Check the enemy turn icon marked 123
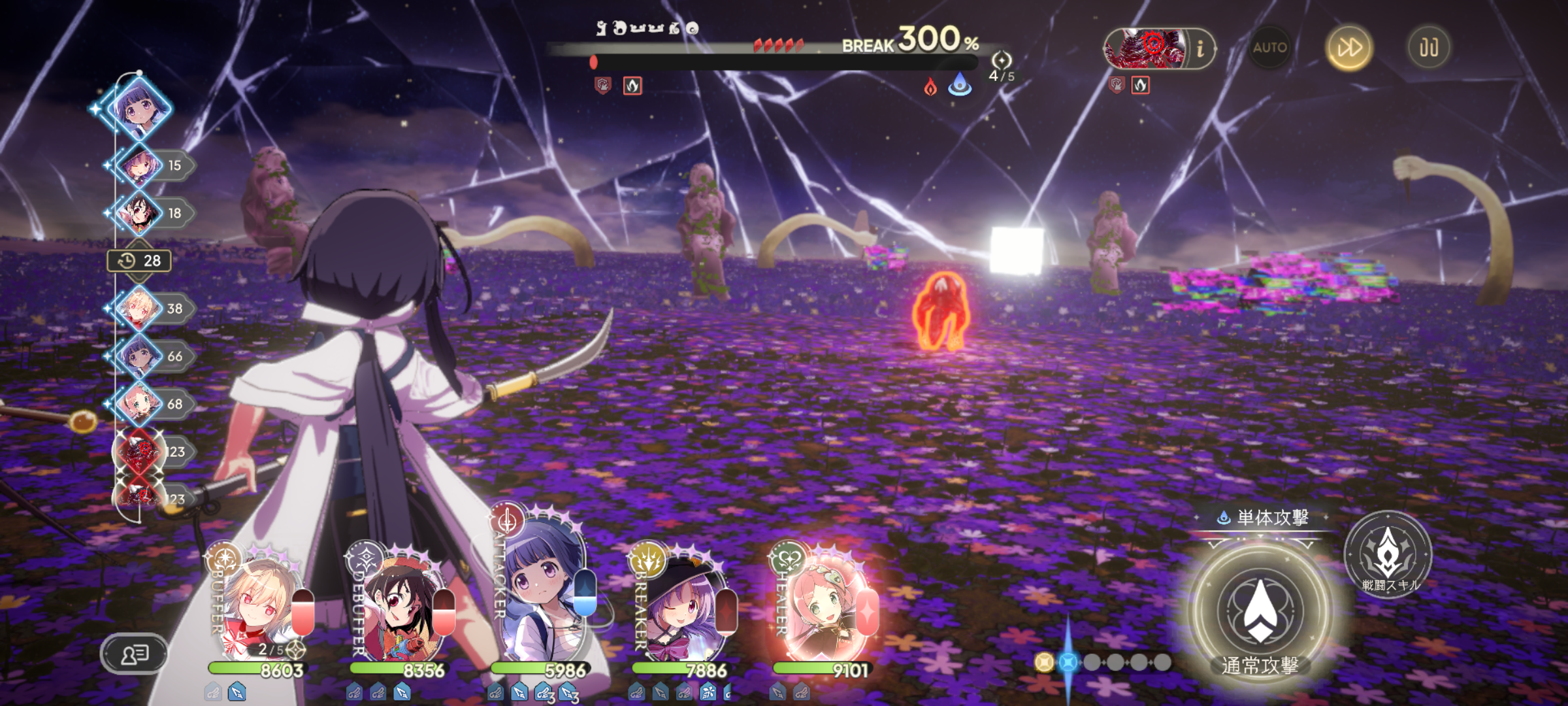 click(x=139, y=452)
